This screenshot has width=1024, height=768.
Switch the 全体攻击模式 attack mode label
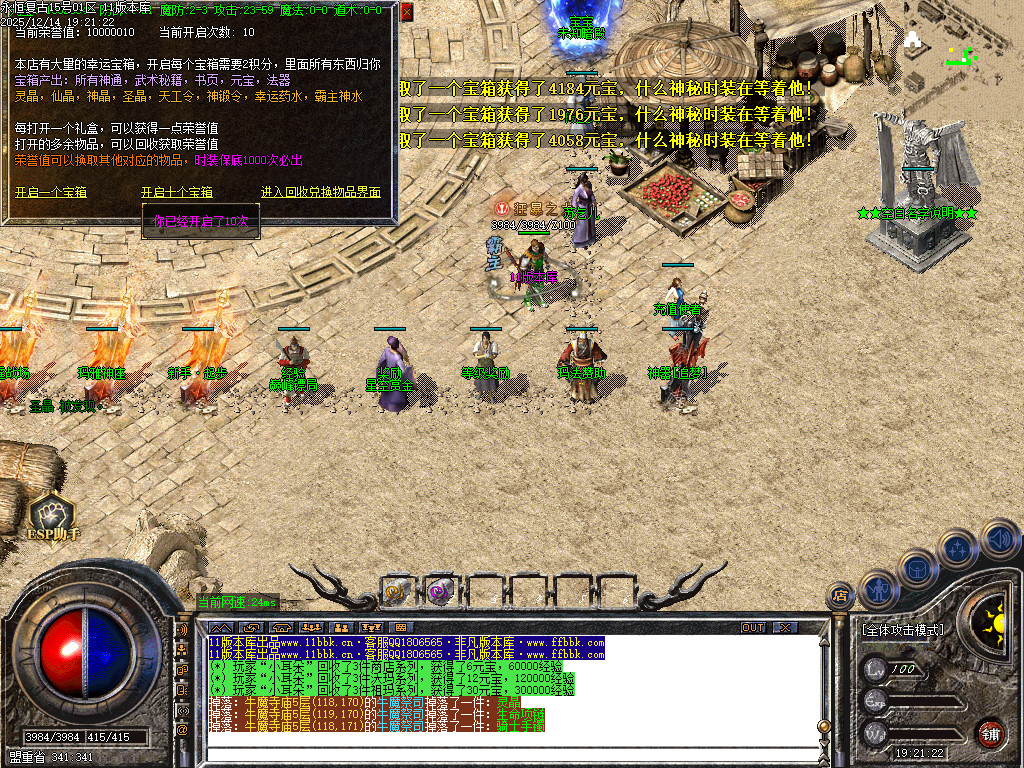click(902, 630)
